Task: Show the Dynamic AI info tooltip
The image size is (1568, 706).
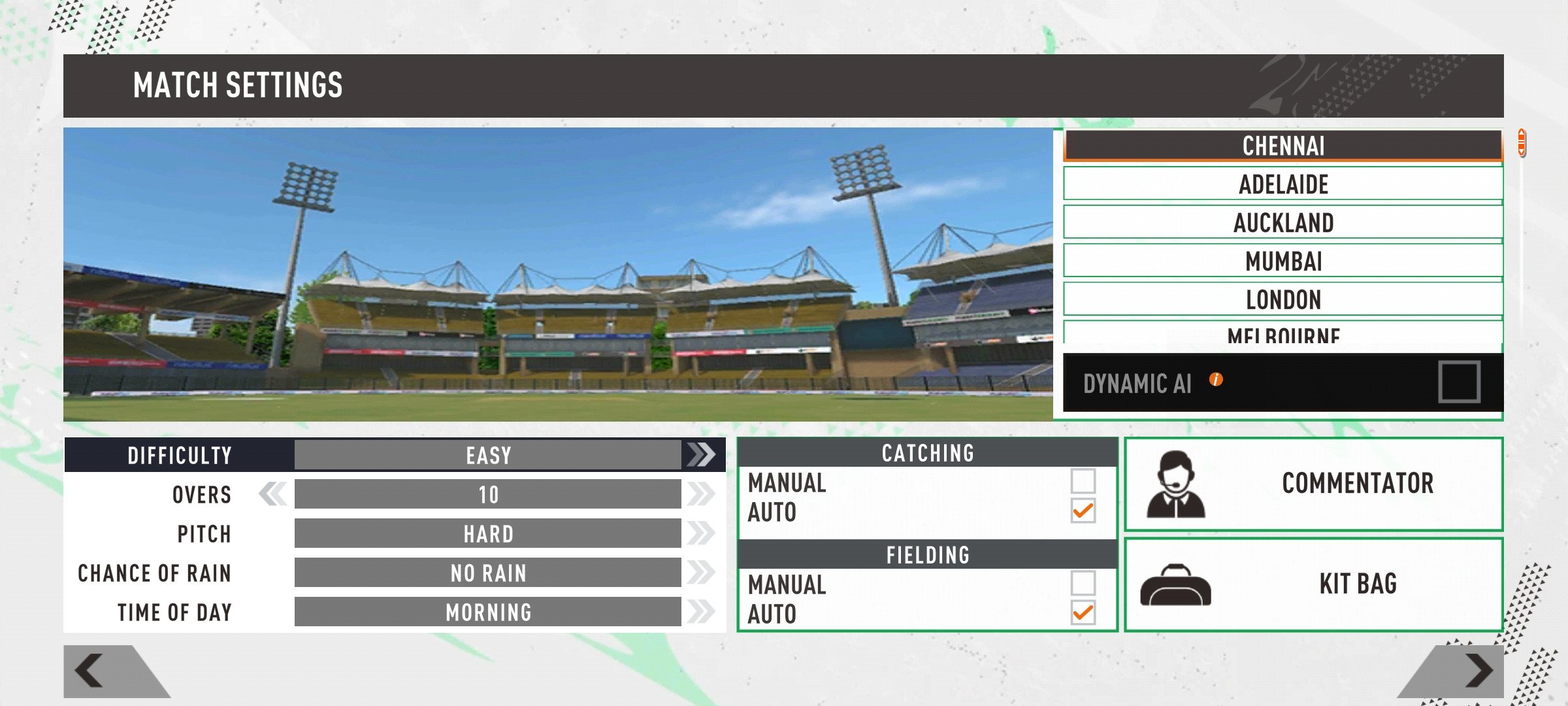Action: [1215, 379]
